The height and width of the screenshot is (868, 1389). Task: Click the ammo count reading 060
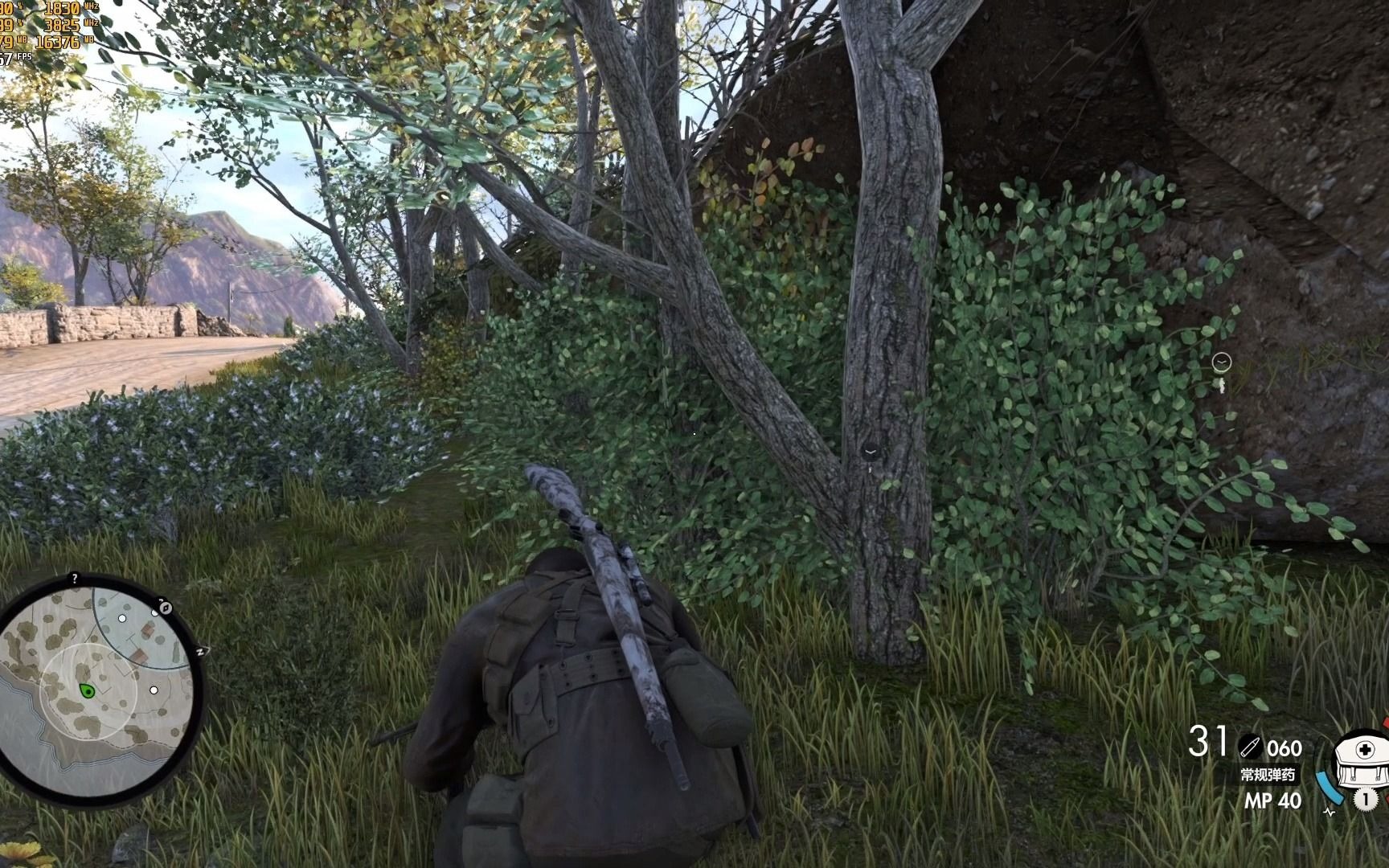coord(1284,748)
